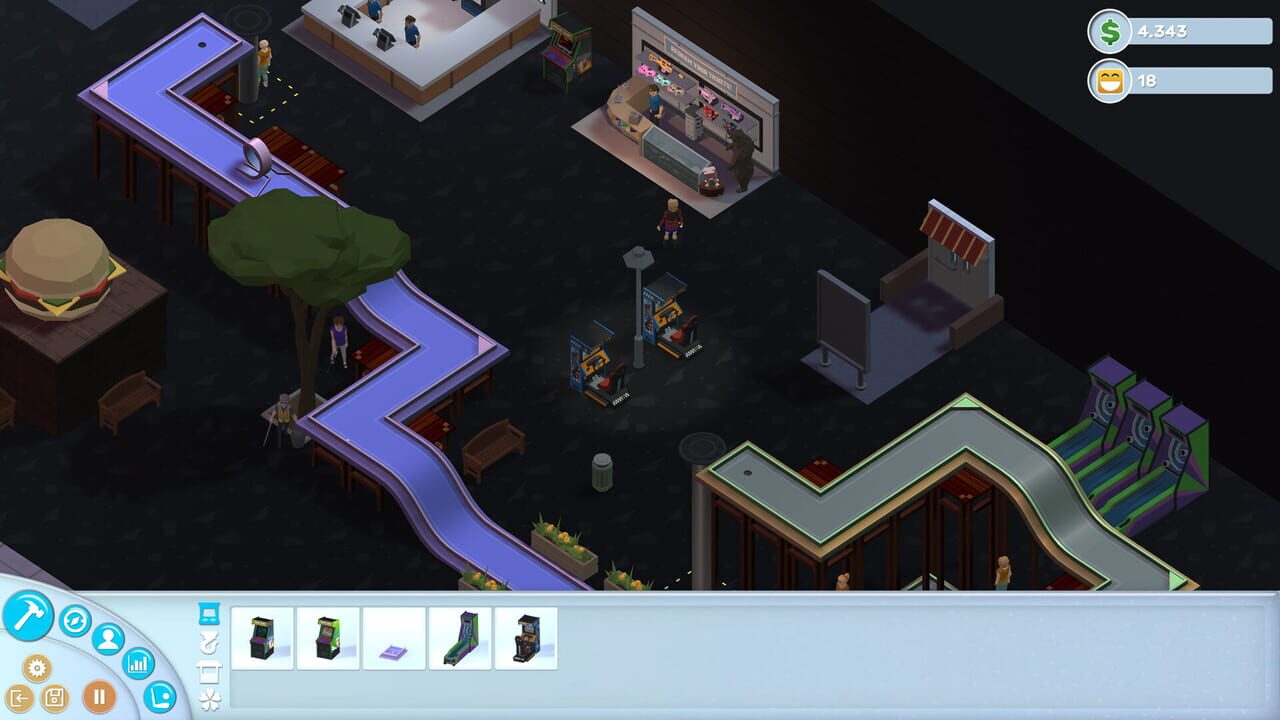Open the settings gear icon

tap(38, 669)
